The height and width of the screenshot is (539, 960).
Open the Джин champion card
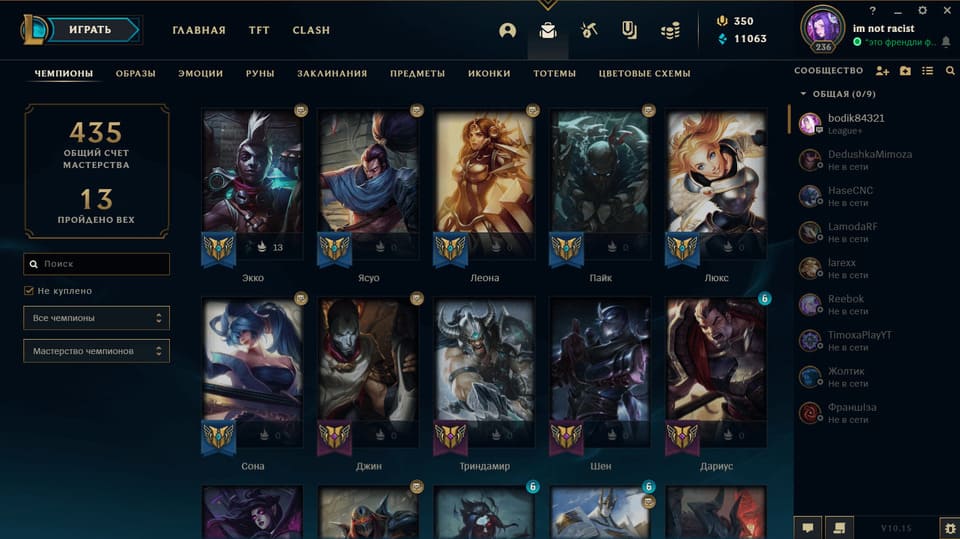(x=368, y=372)
